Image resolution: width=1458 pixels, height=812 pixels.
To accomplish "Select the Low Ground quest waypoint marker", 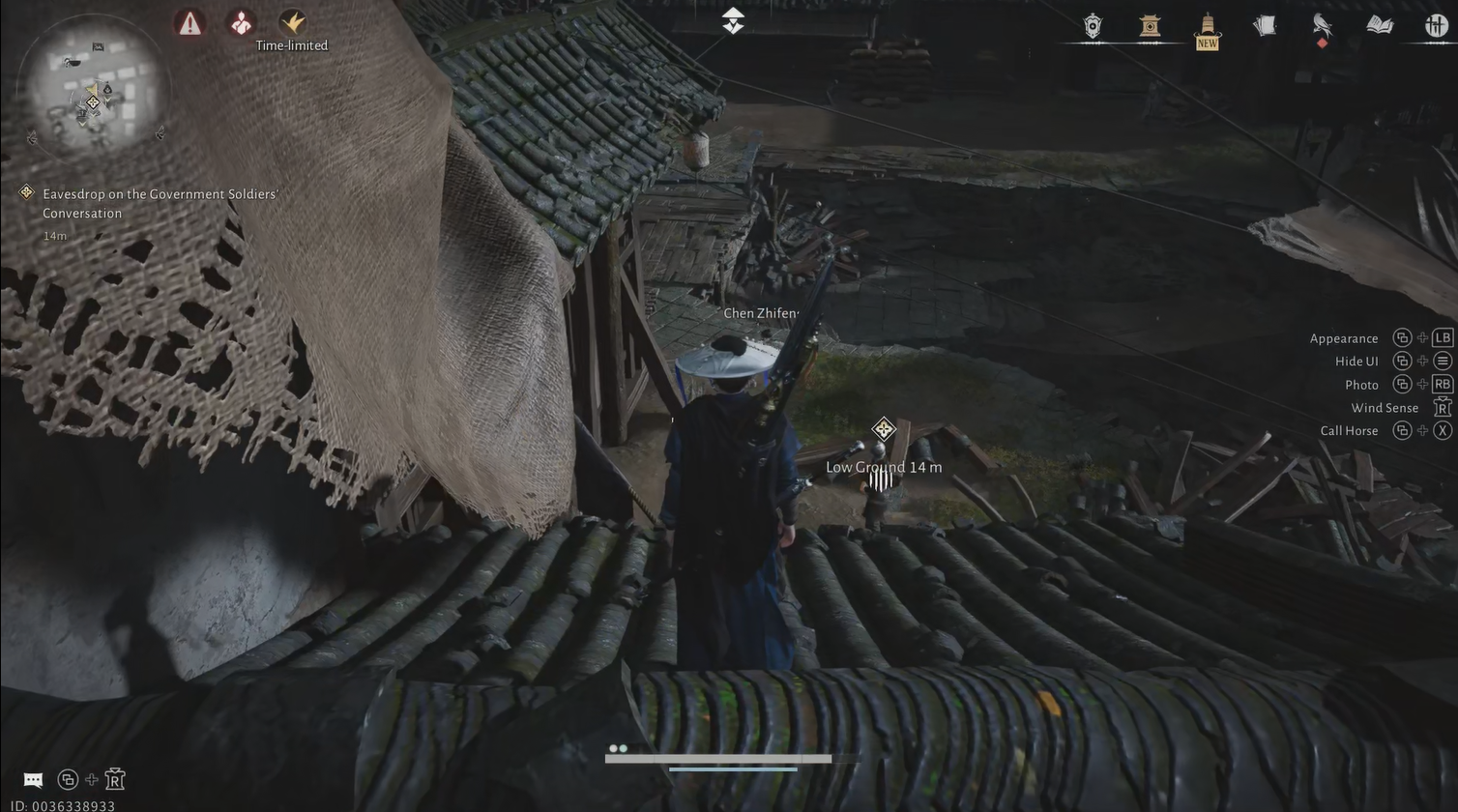I will point(883,429).
